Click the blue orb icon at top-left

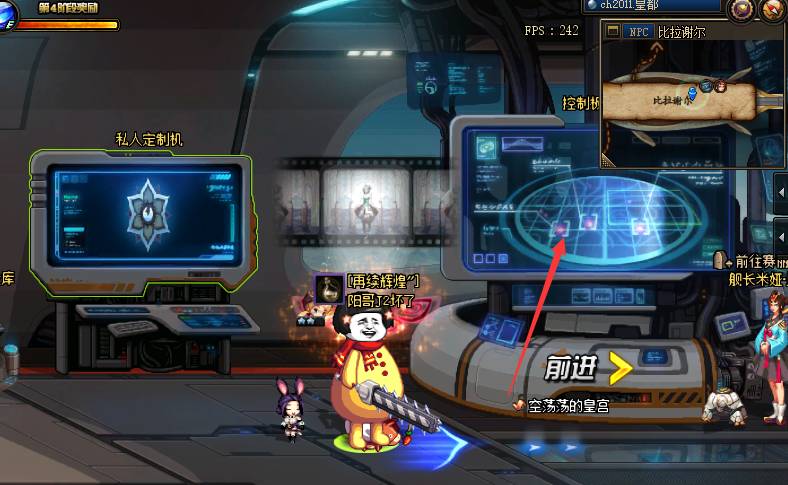[x=6, y=14]
